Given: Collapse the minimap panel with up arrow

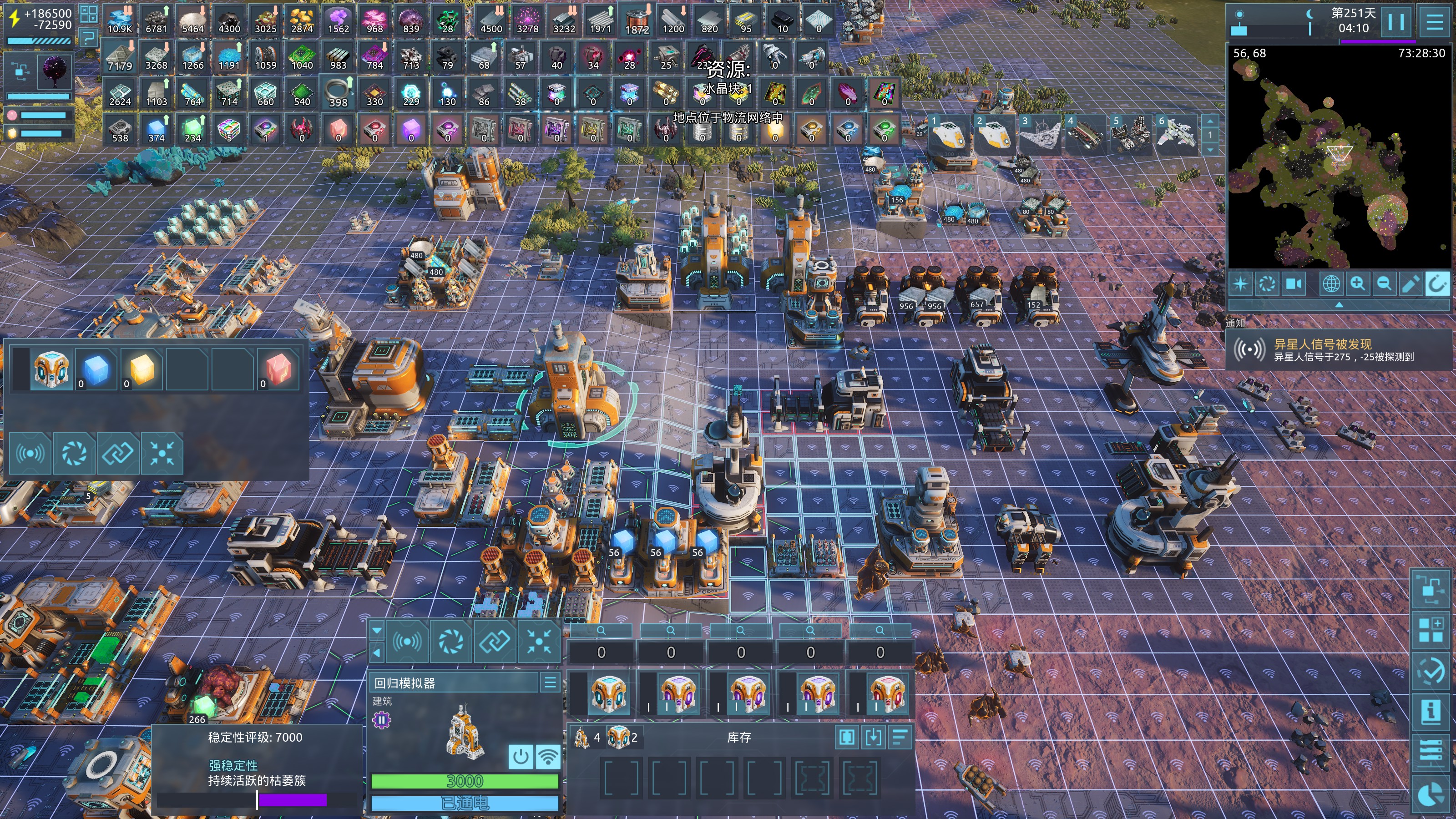Looking at the screenshot, I should pyautogui.click(x=1339, y=305).
